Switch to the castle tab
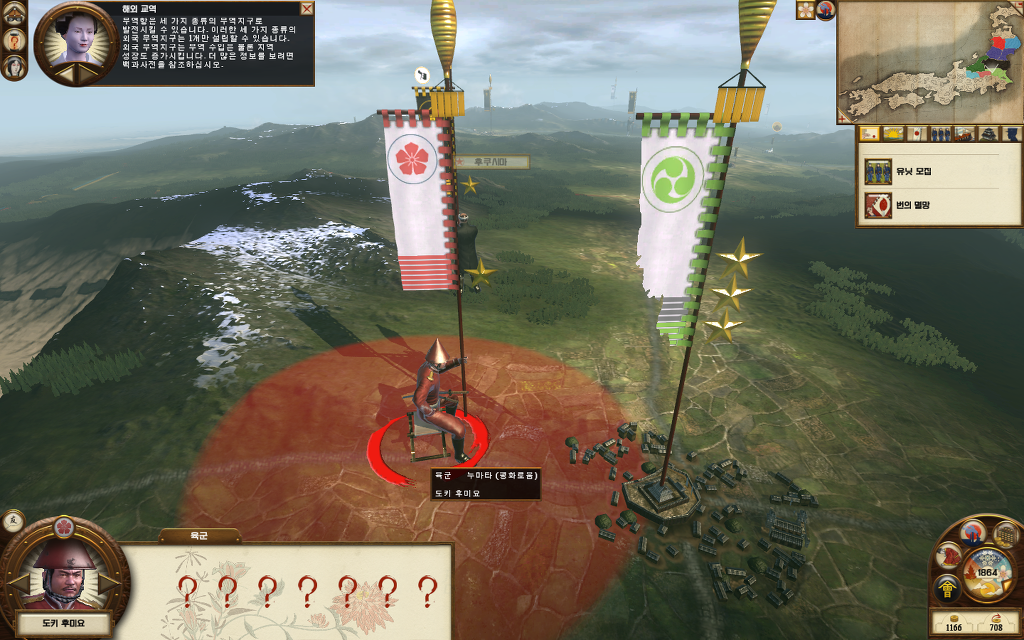The image size is (1024, 640). click(988, 134)
